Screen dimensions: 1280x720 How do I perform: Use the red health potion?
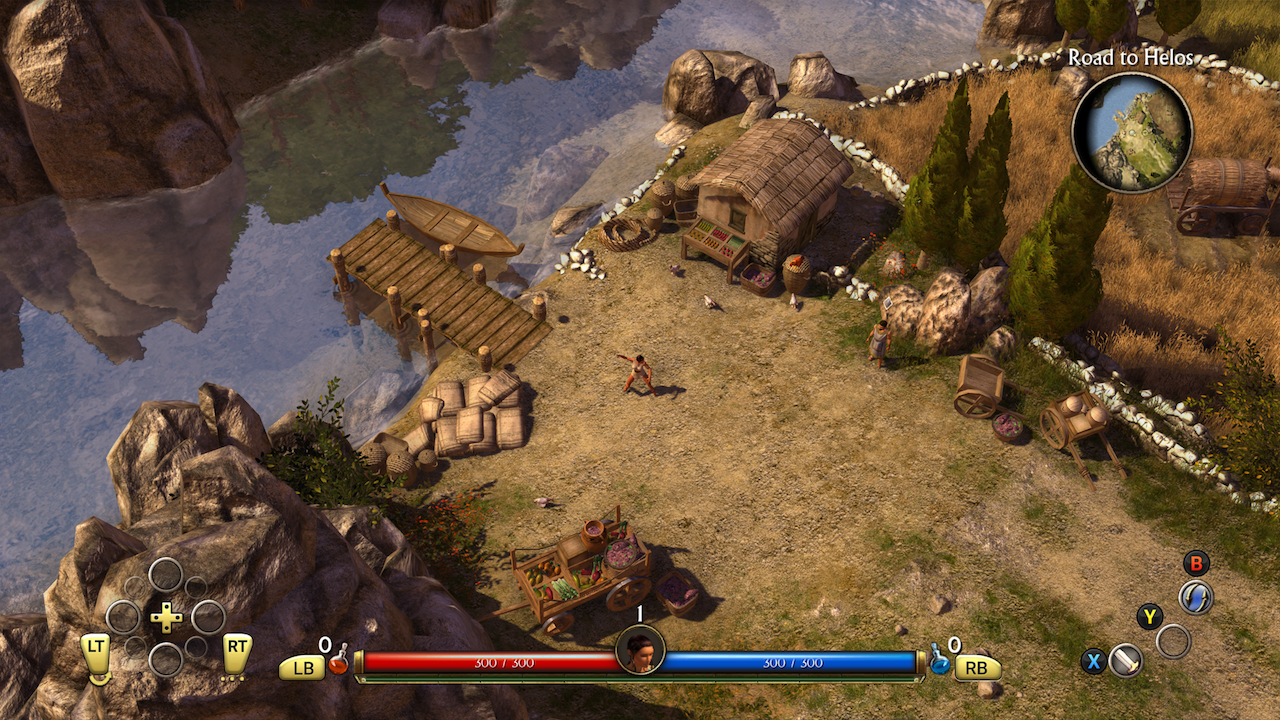(339, 660)
